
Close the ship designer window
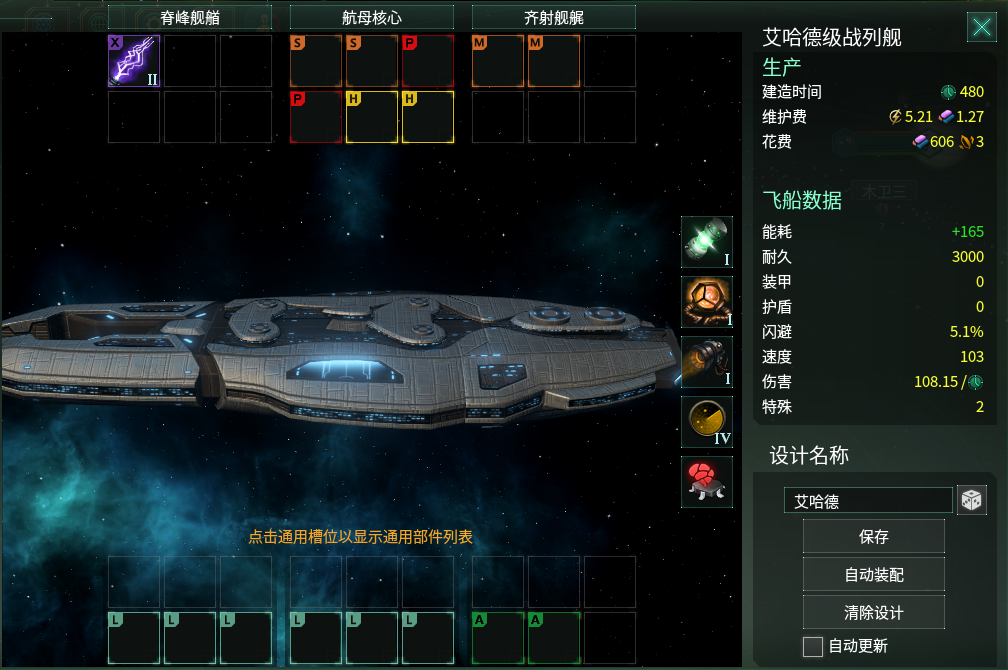pos(981,27)
